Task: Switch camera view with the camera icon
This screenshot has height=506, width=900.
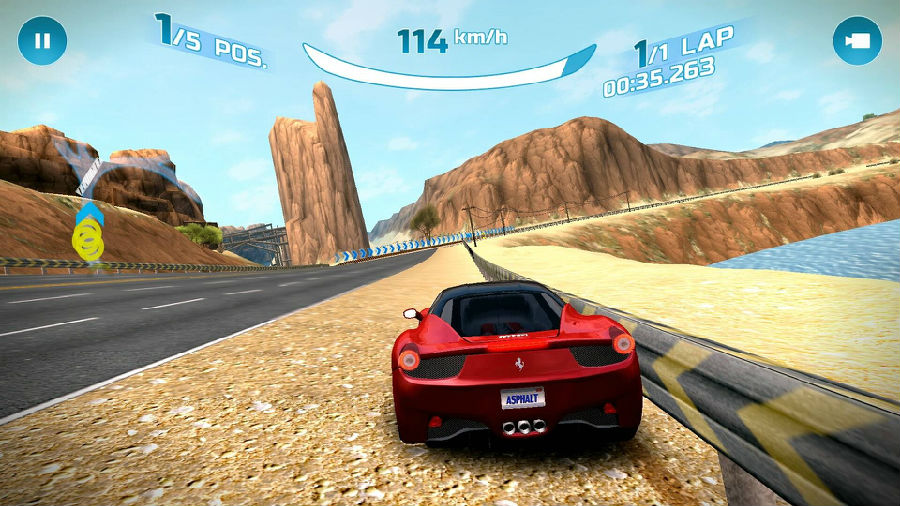Action: click(x=857, y=41)
